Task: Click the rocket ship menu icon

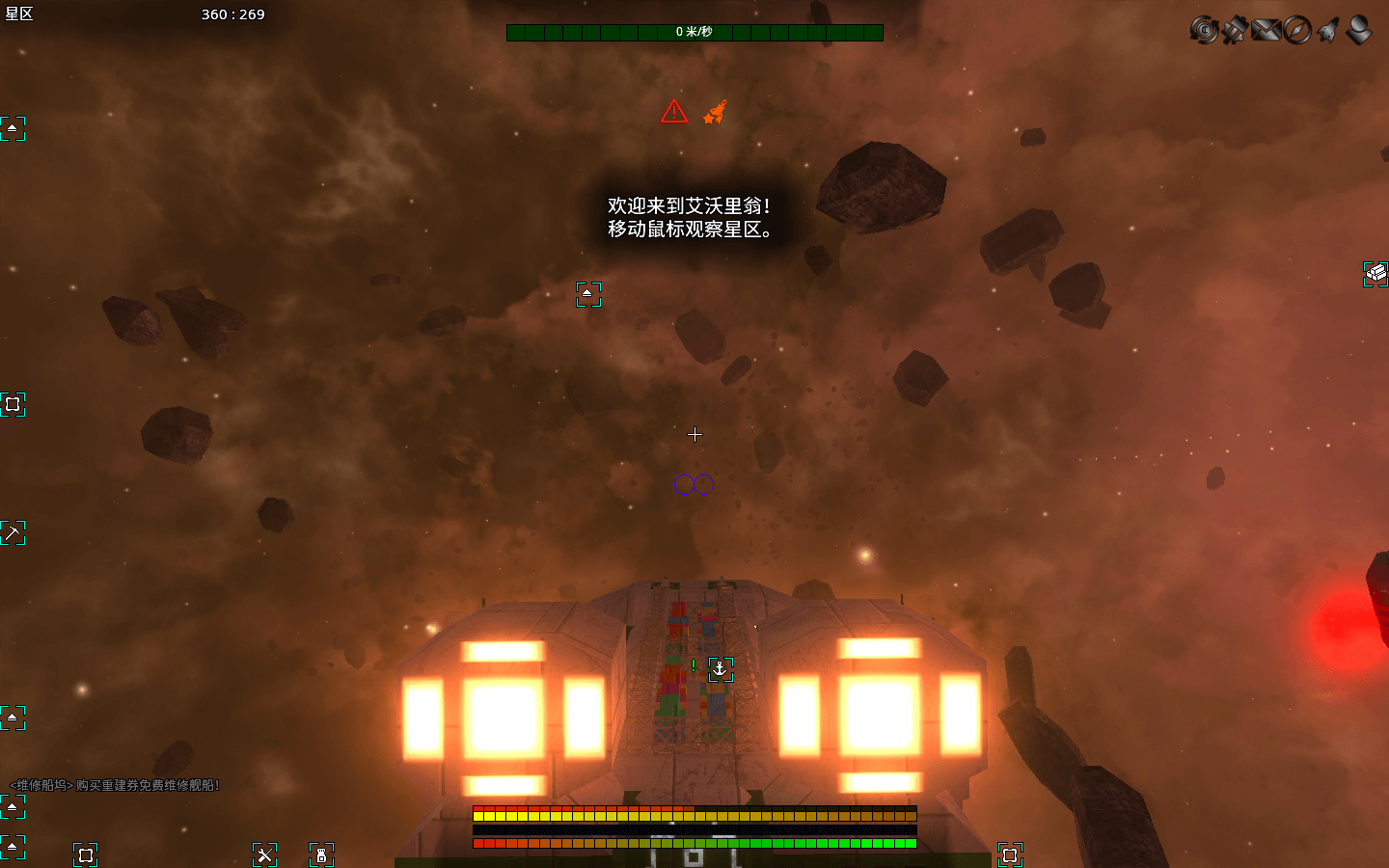Action: click(1328, 30)
